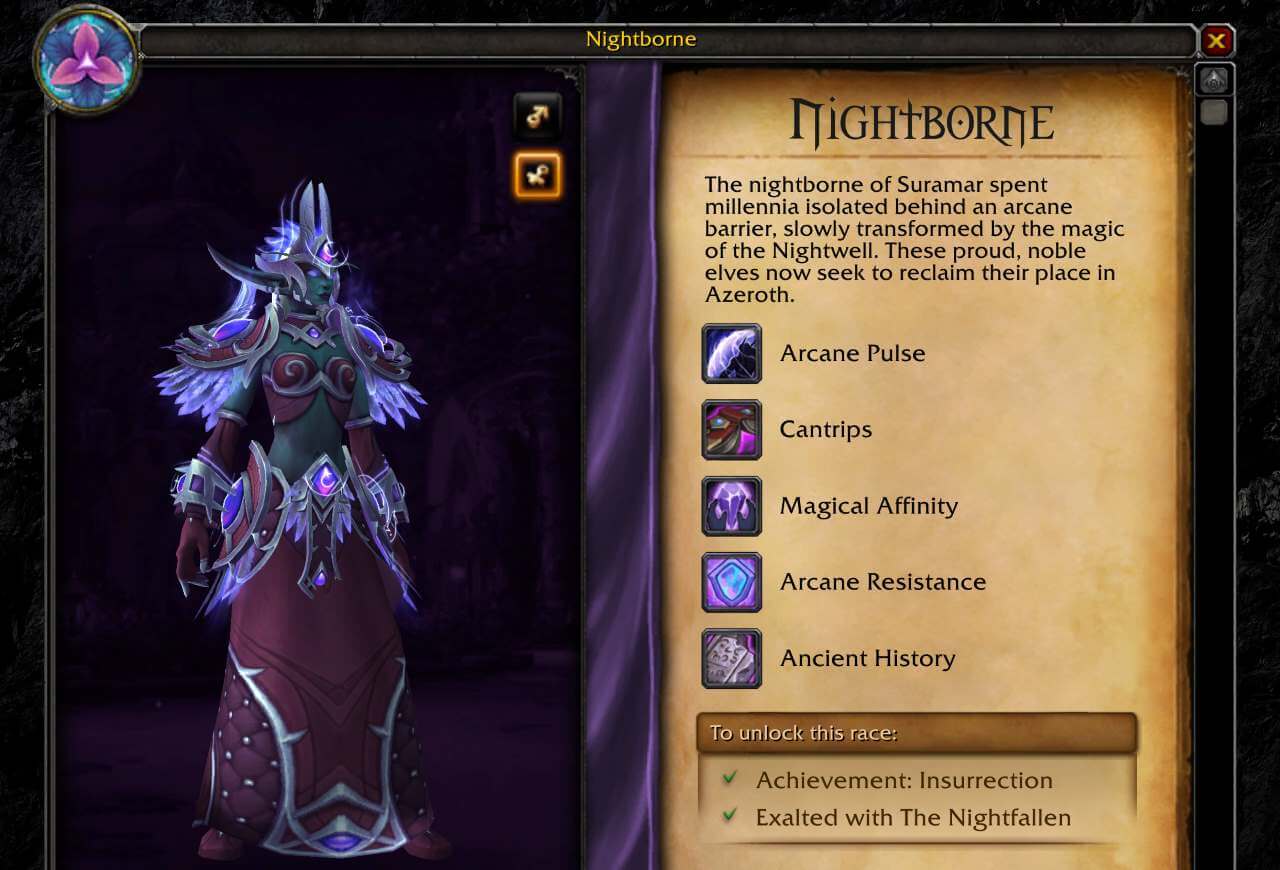1280x870 pixels.
Task: Select the male gender symbol
Action: click(x=537, y=116)
